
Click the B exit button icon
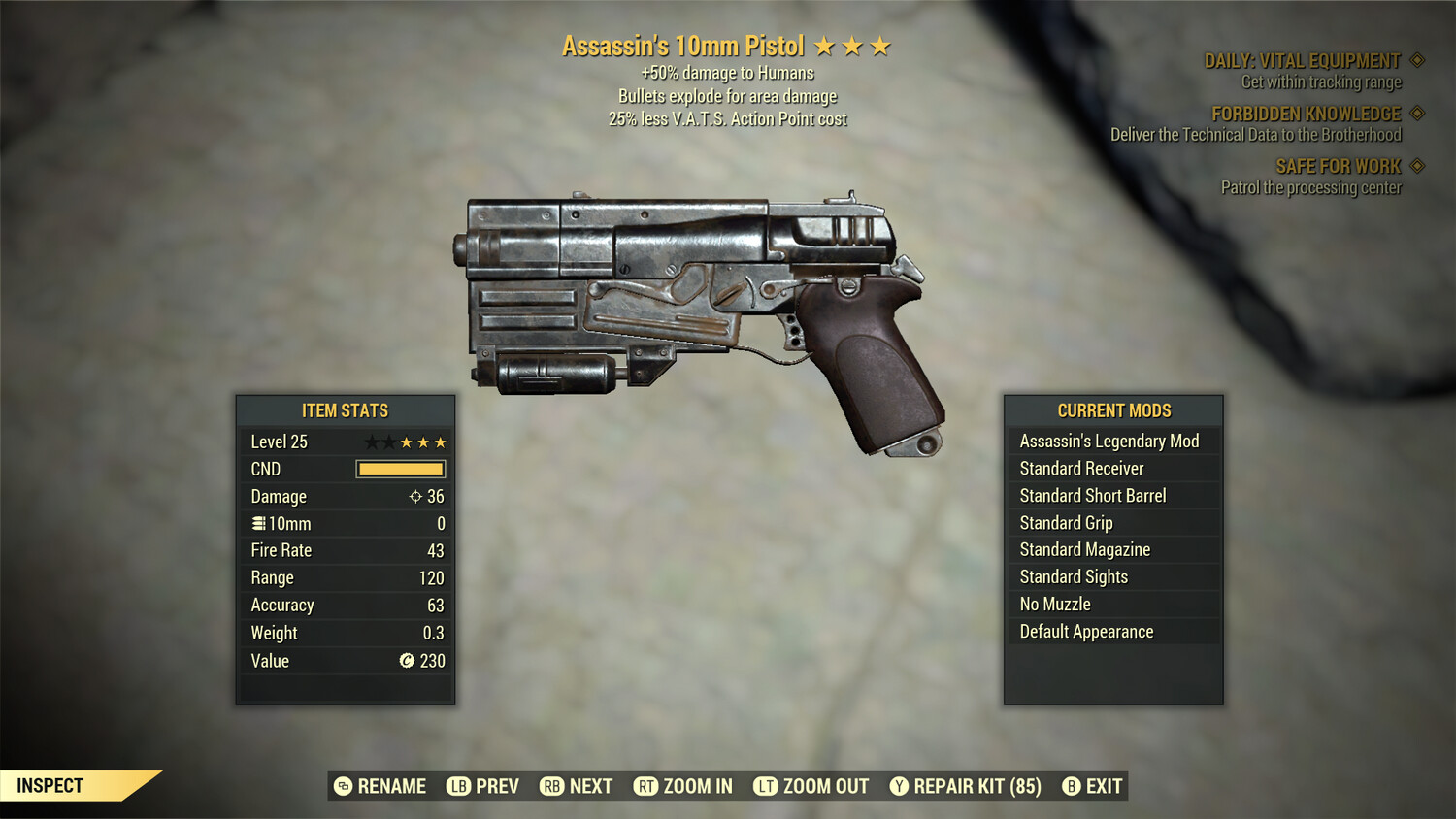pyautogui.click(x=1072, y=786)
